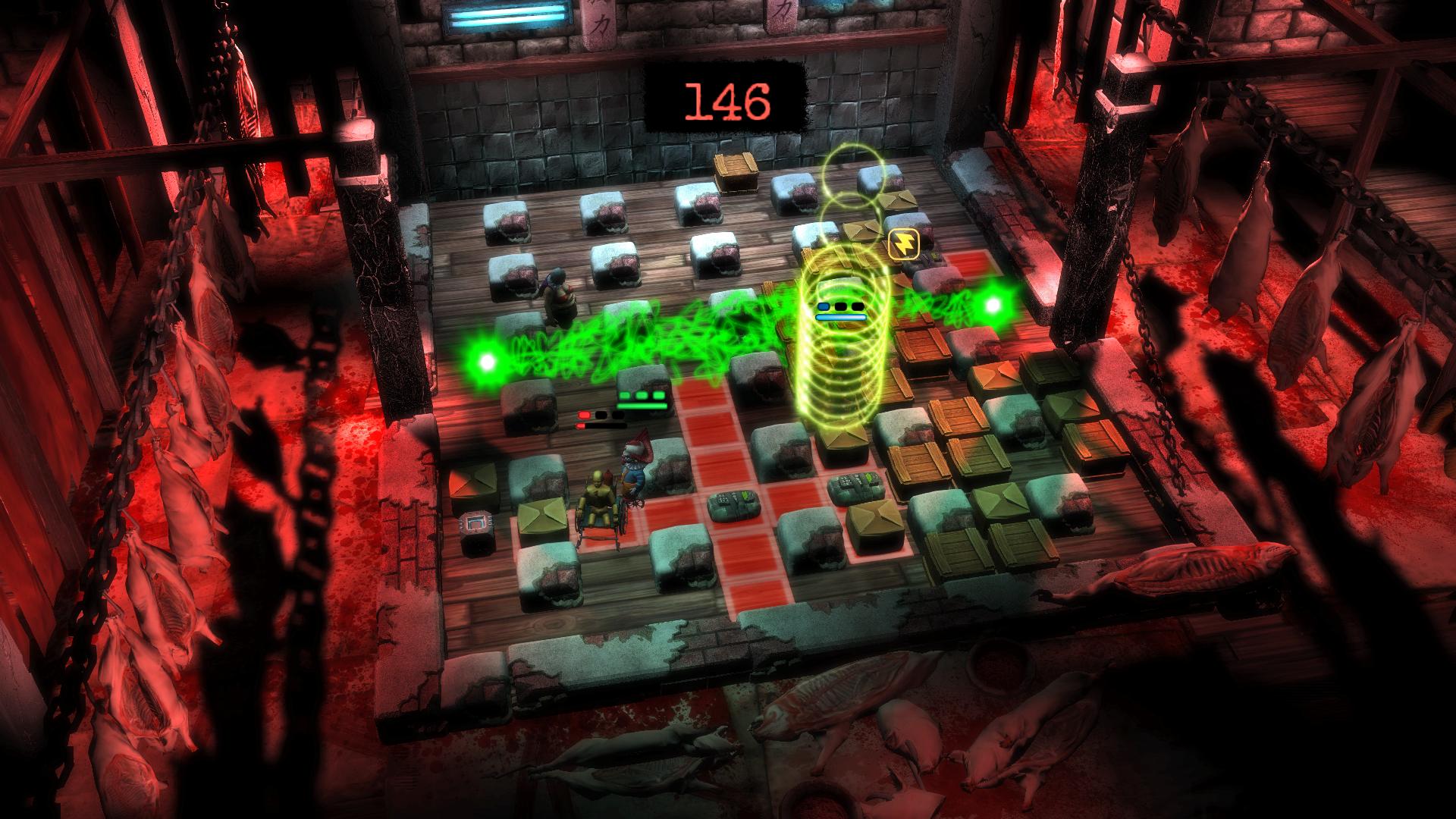Viewport: 1456px width, 819px height.
Task: Click the shielded player's blue health bar icon
Action: point(822,306)
